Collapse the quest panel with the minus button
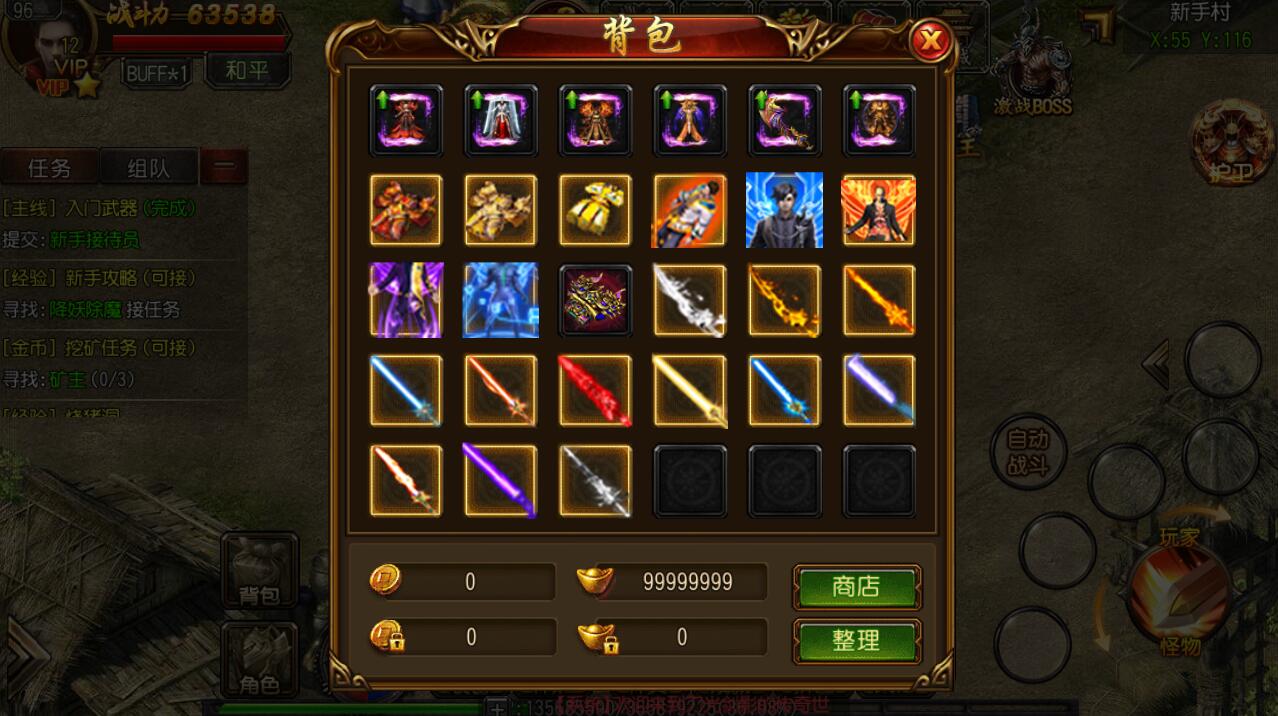 223,168
